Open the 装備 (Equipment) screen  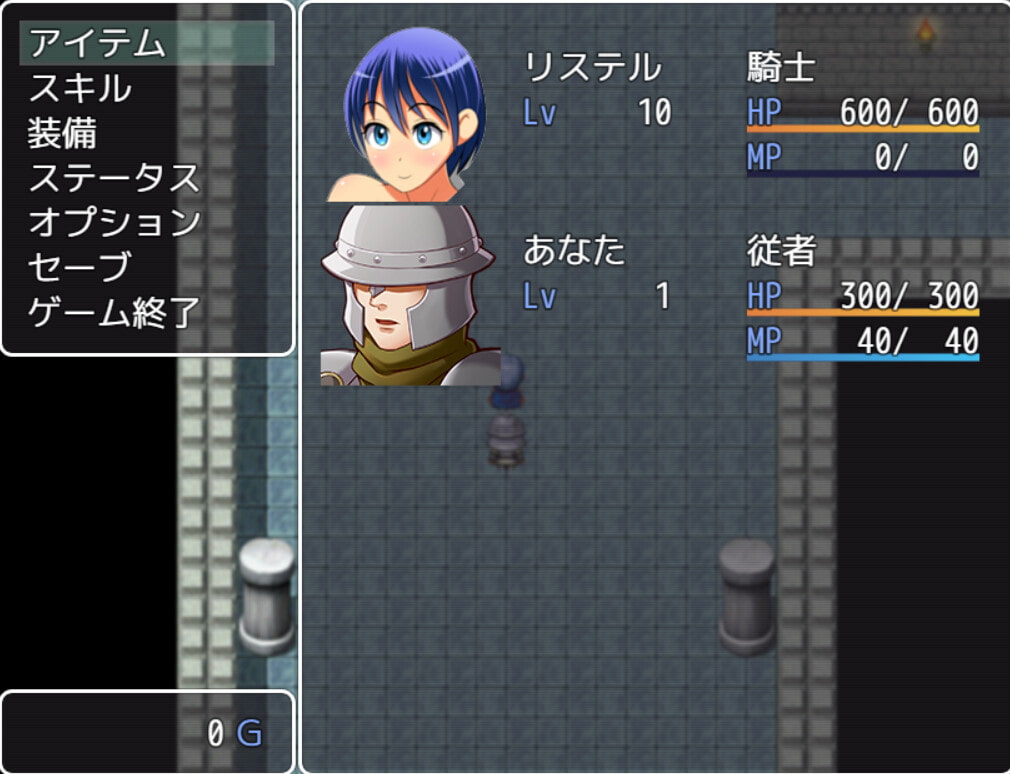click(62, 133)
